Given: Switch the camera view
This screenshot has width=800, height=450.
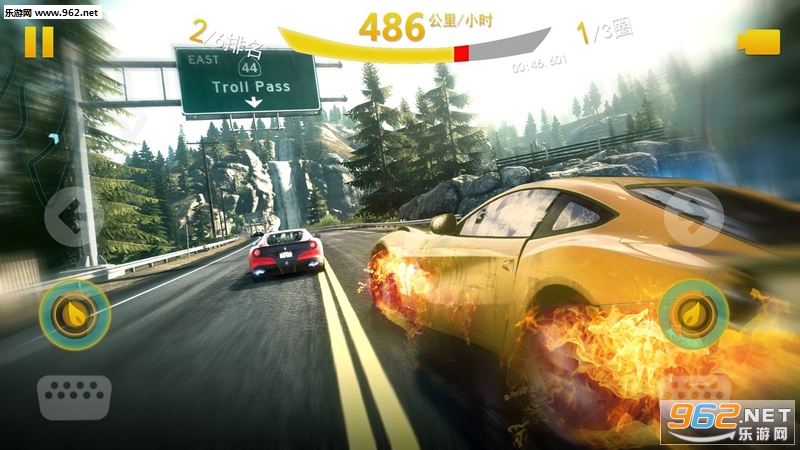Looking at the screenshot, I should [759, 41].
